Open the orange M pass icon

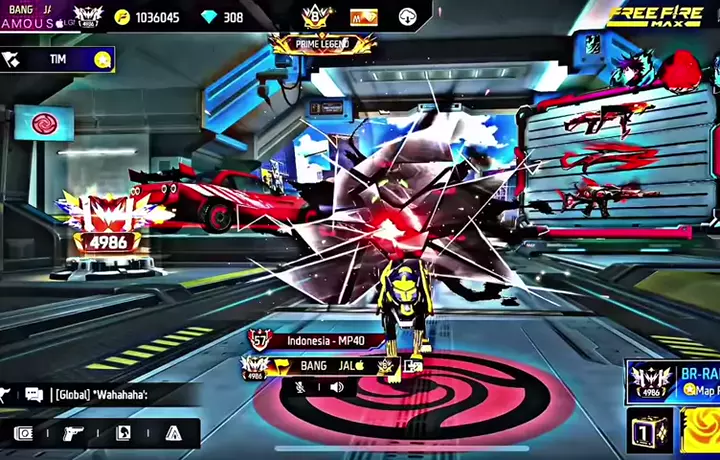coord(363,17)
